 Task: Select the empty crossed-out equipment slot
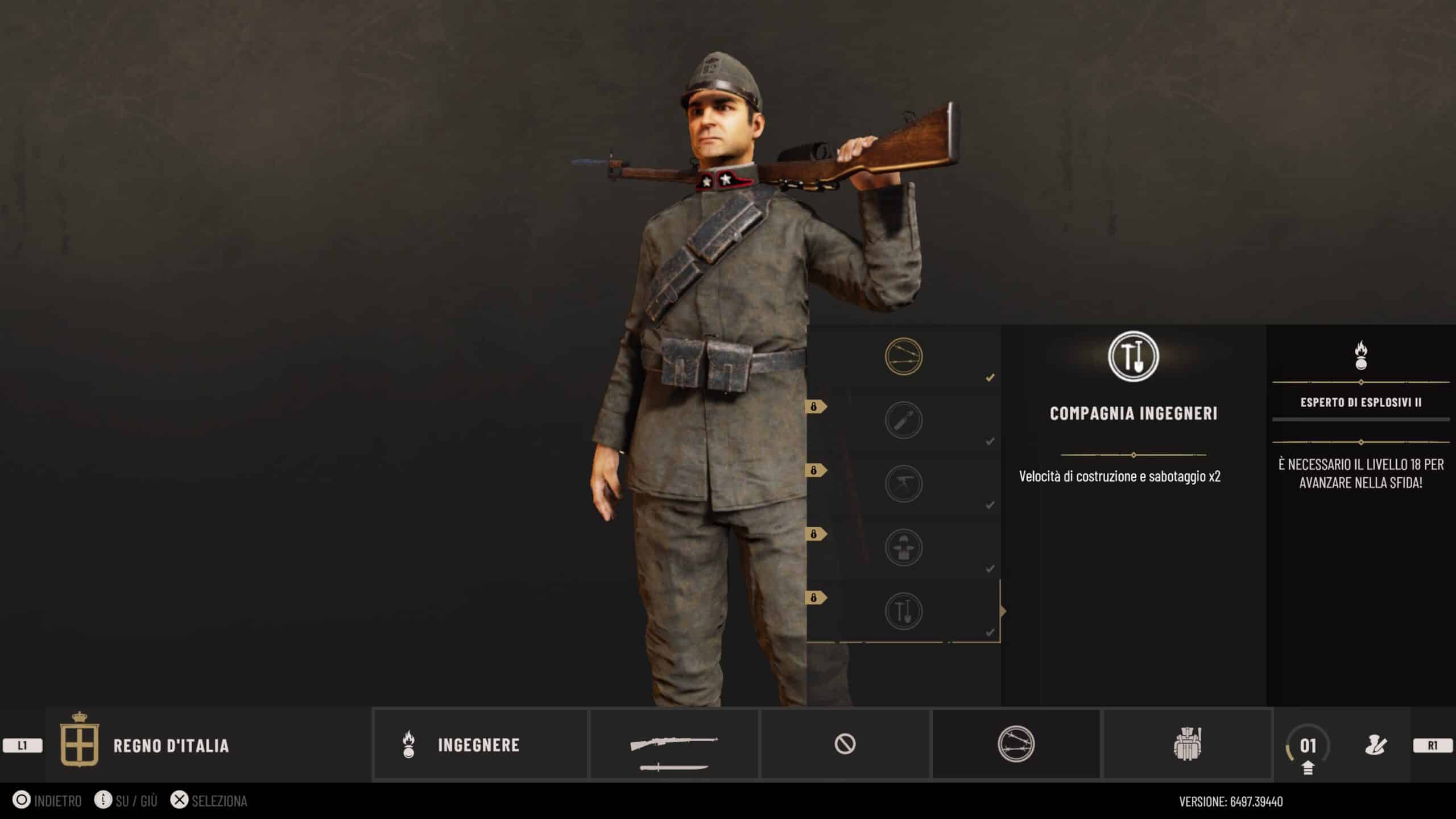(845, 744)
